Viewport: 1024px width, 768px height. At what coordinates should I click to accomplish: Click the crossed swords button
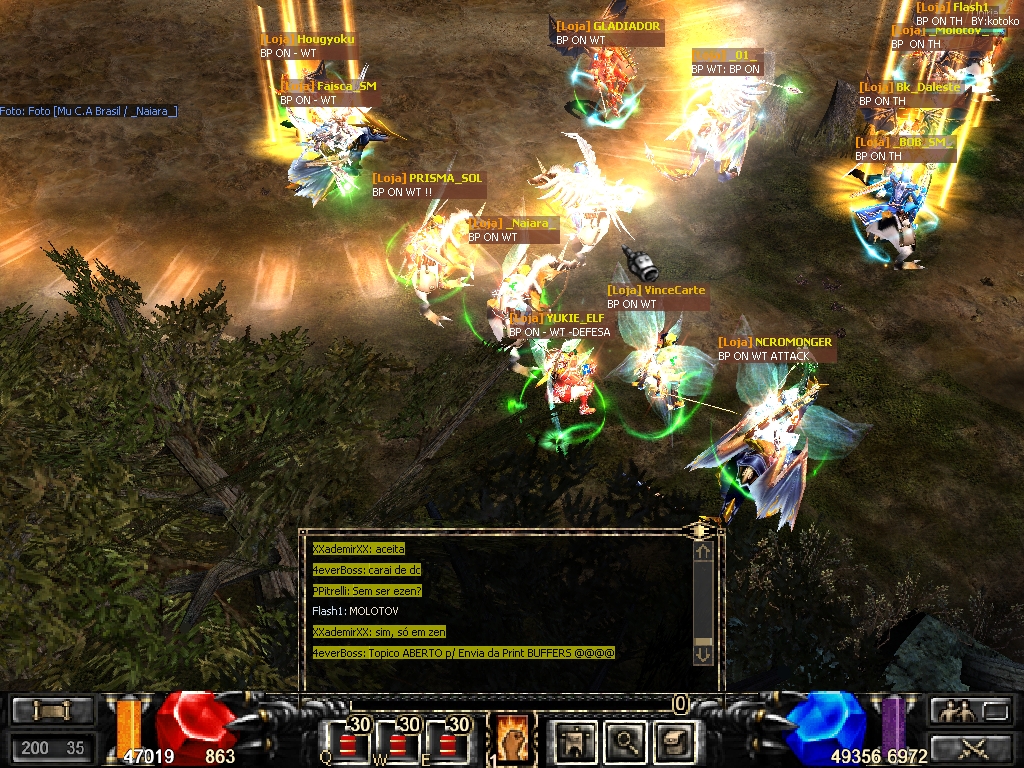pos(968,747)
